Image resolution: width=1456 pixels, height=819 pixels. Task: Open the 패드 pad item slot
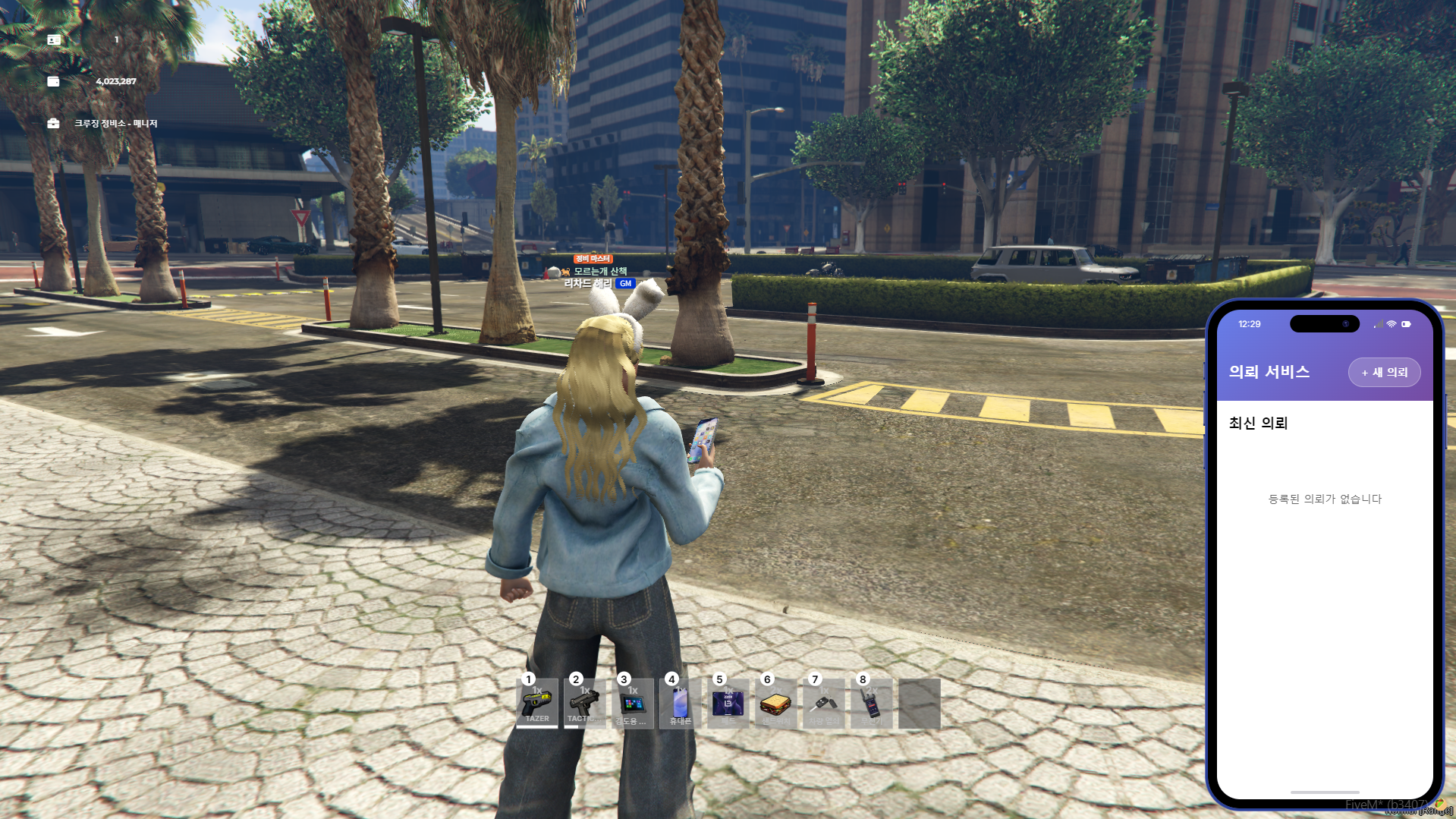pyautogui.click(x=728, y=704)
